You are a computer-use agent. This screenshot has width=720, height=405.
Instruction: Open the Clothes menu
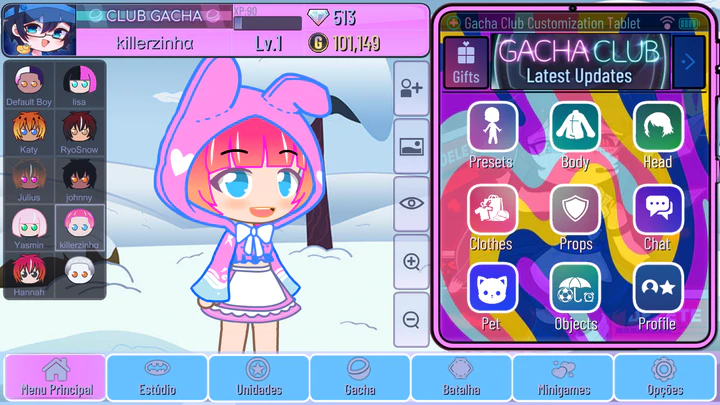pyautogui.click(x=492, y=211)
